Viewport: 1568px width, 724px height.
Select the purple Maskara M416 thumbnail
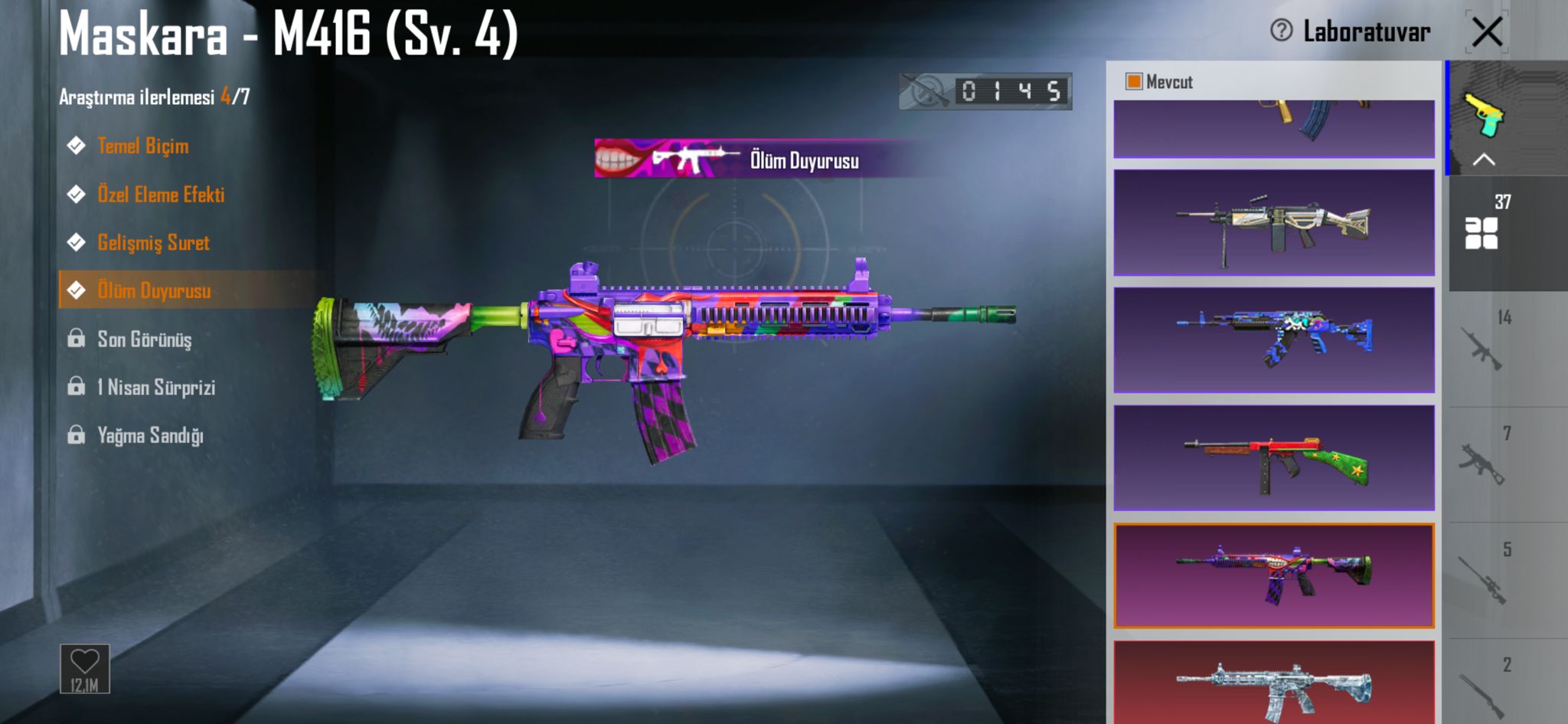(x=1273, y=576)
